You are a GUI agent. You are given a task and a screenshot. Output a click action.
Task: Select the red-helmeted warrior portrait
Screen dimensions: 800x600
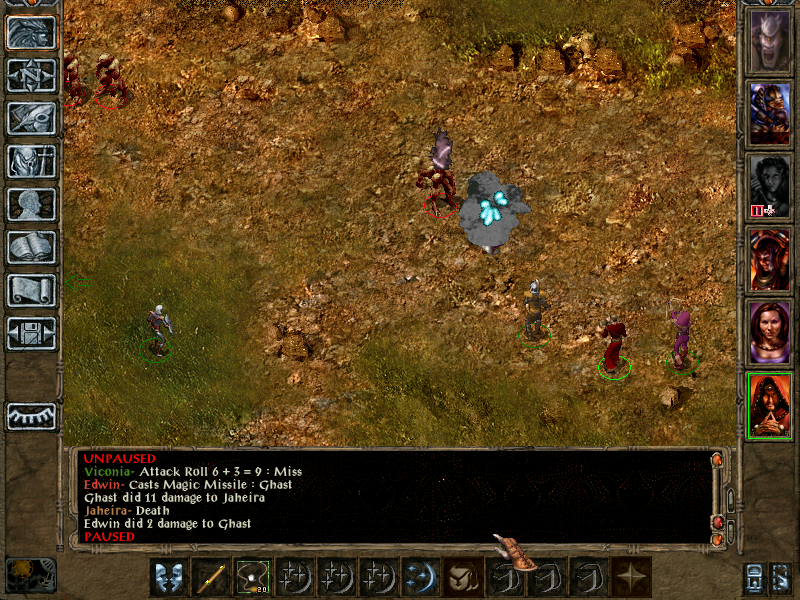(x=770, y=258)
